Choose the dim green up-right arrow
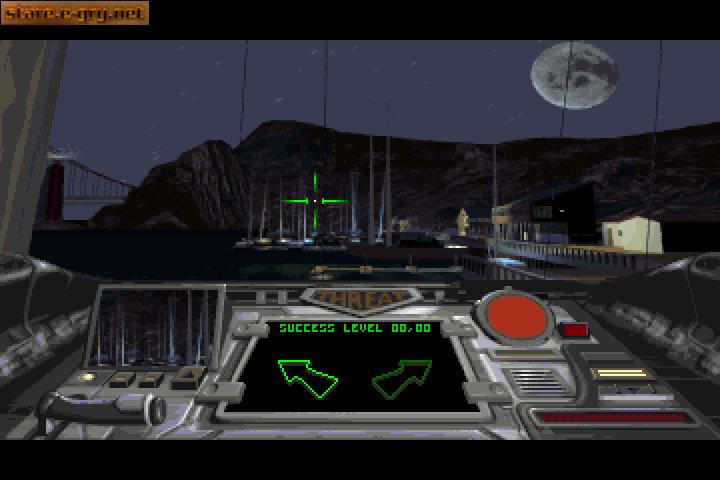The width and height of the screenshot is (720, 480). 401,377
